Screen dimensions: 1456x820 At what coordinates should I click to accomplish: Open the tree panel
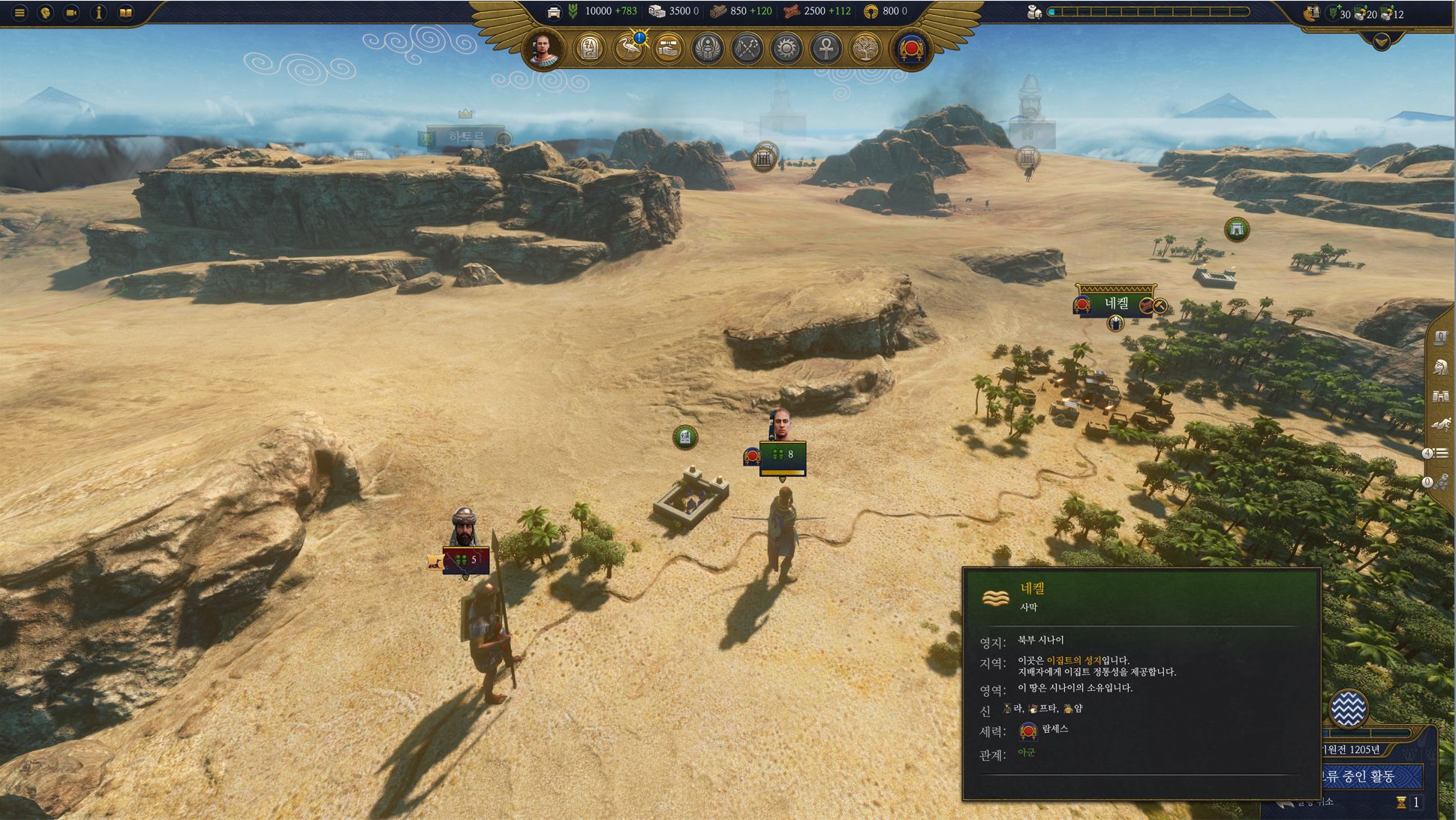point(865,50)
